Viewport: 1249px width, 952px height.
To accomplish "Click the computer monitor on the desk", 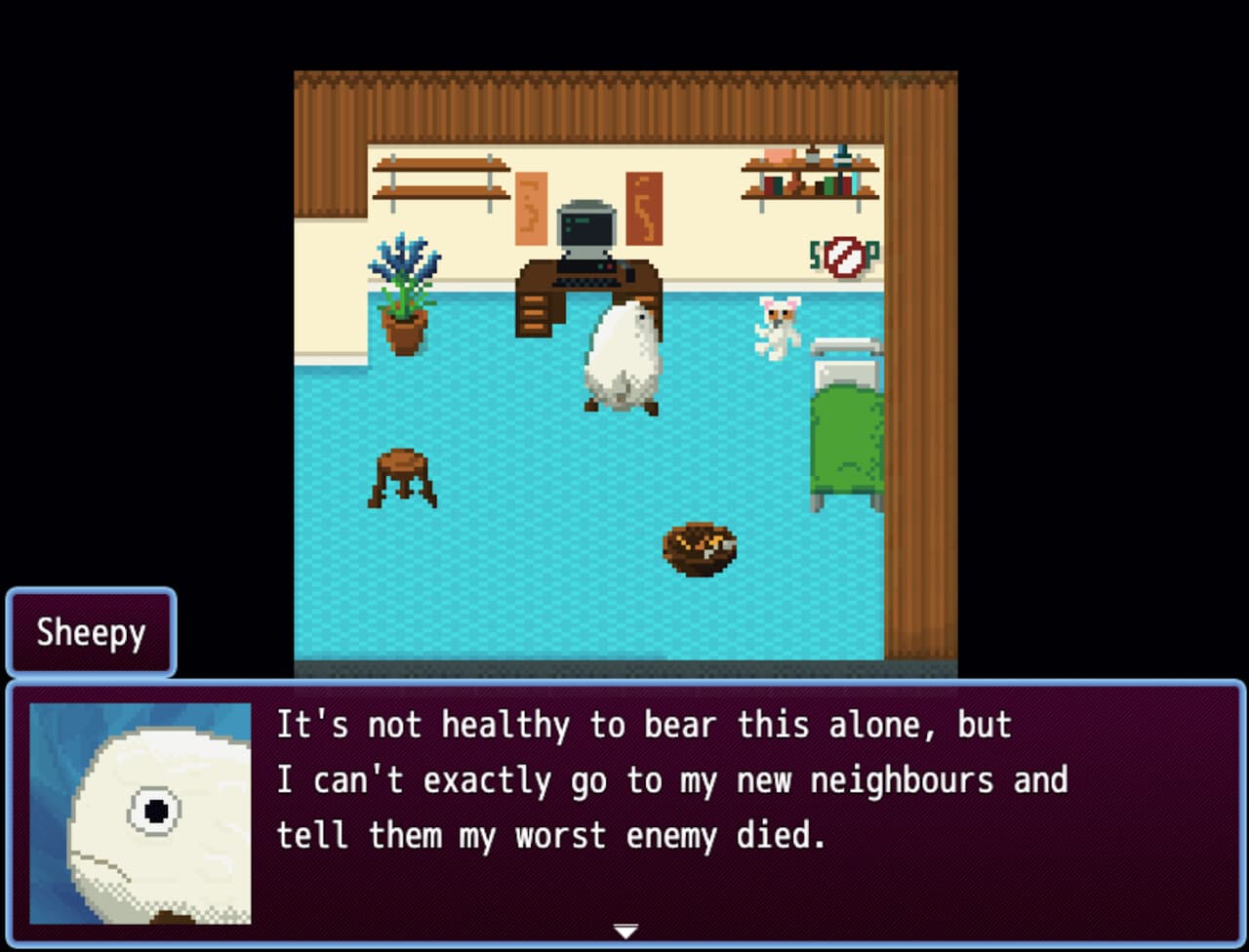I will pyautogui.click(x=584, y=229).
